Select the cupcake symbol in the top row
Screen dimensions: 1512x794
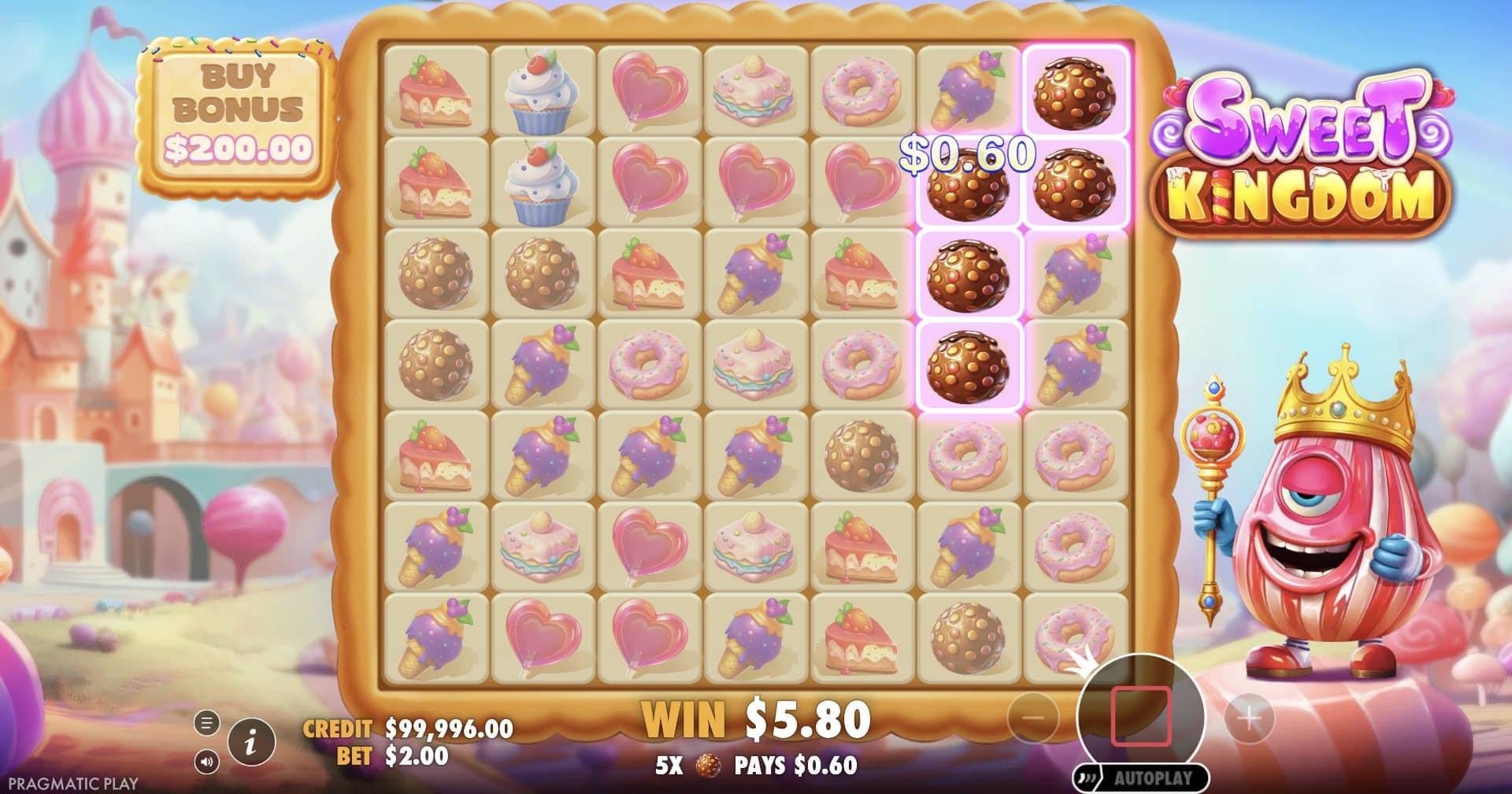[x=539, y=87]
